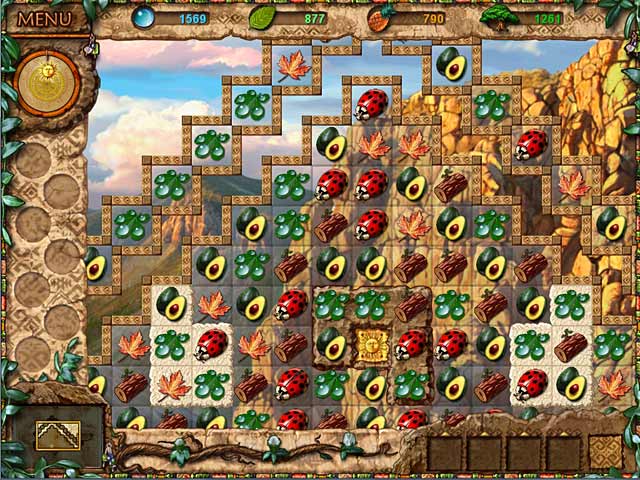Select the golden sun tile on the board
Image resolution: width=640 pixels, height=480 pixels.
pyautogui.click(x=371, y=345)
